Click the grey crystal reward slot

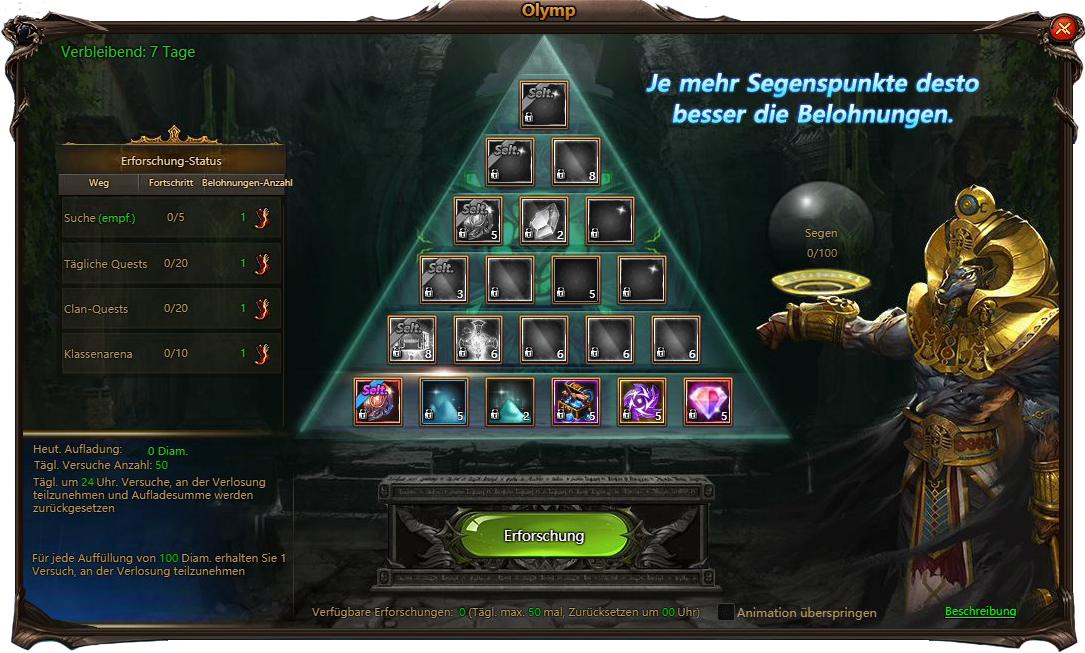(543, 221)
